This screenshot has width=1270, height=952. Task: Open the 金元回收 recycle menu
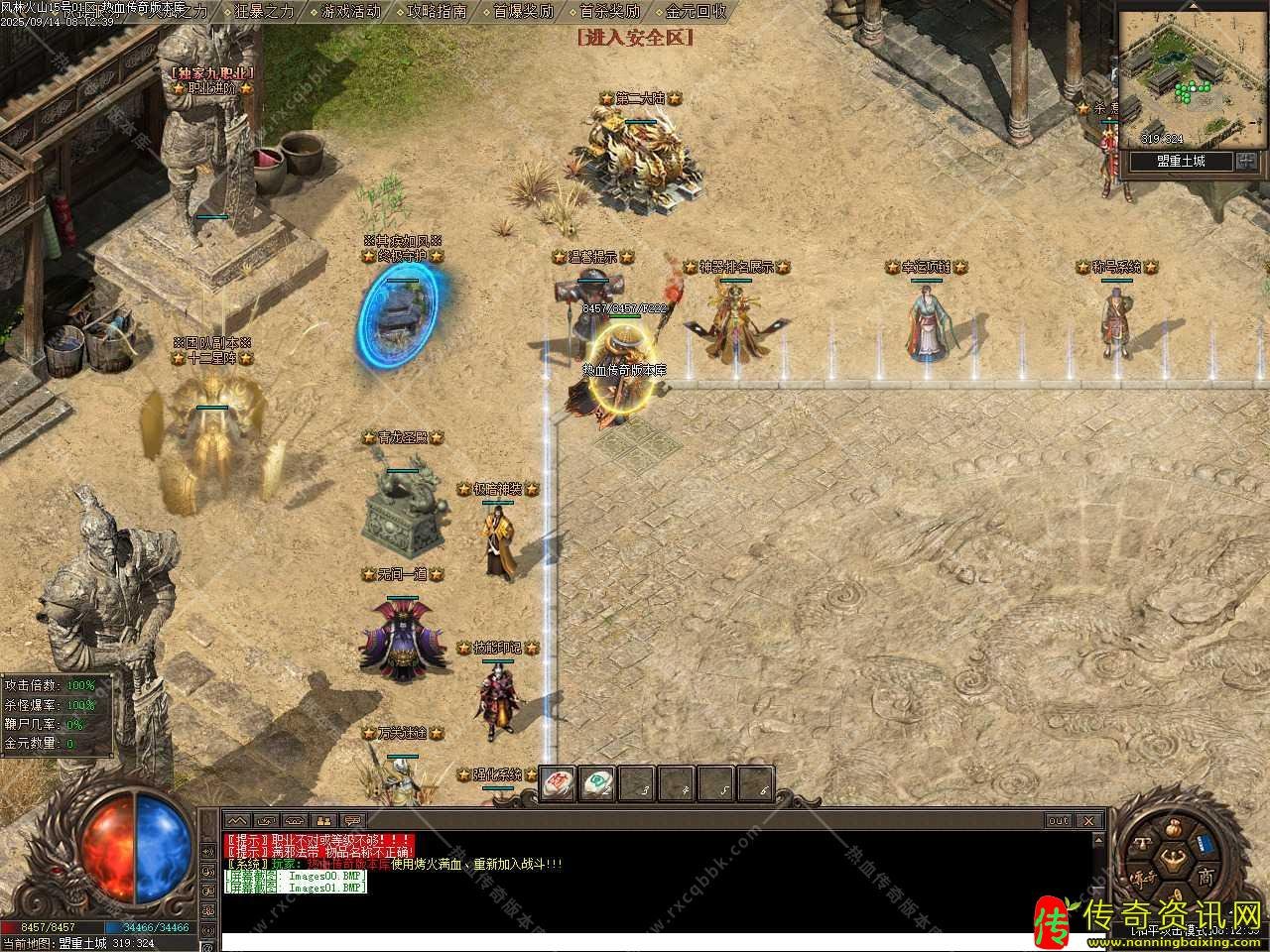(696, 12)
